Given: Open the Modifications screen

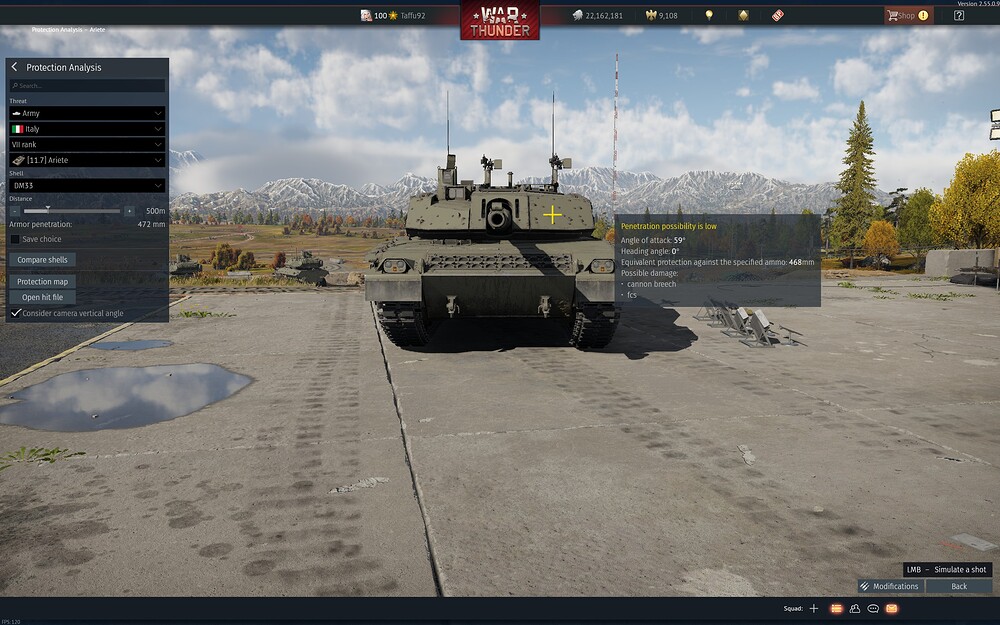Looking at the screenshot, I should pos(889,586).
